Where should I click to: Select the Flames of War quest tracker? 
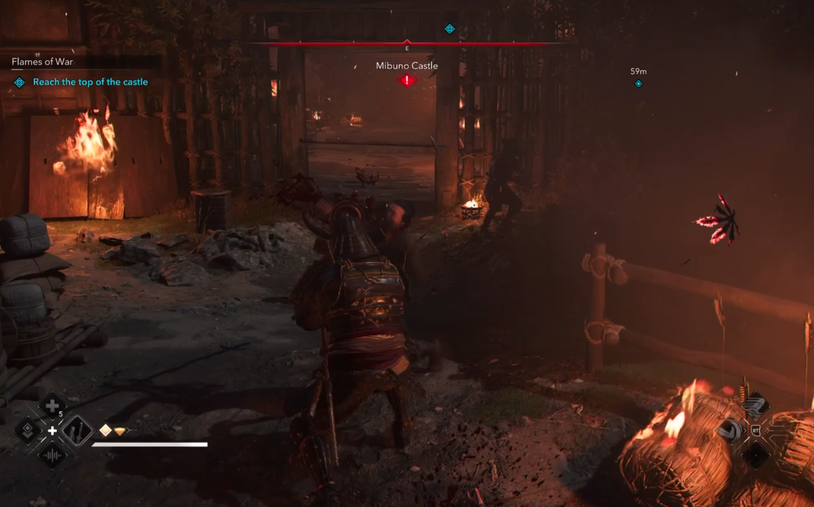coord(42,62)
